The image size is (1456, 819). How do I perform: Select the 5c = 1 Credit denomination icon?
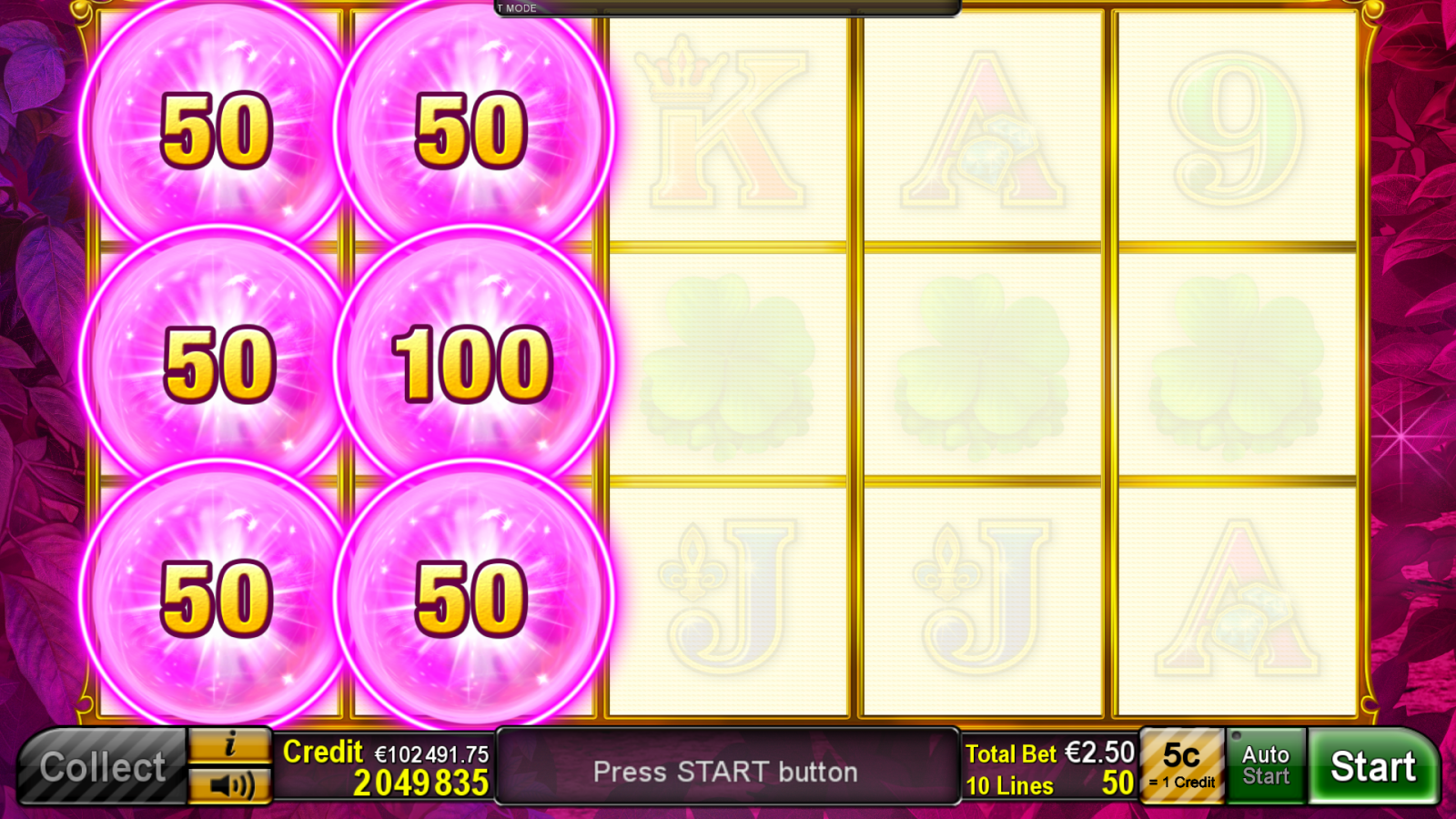coord(1180,764)
